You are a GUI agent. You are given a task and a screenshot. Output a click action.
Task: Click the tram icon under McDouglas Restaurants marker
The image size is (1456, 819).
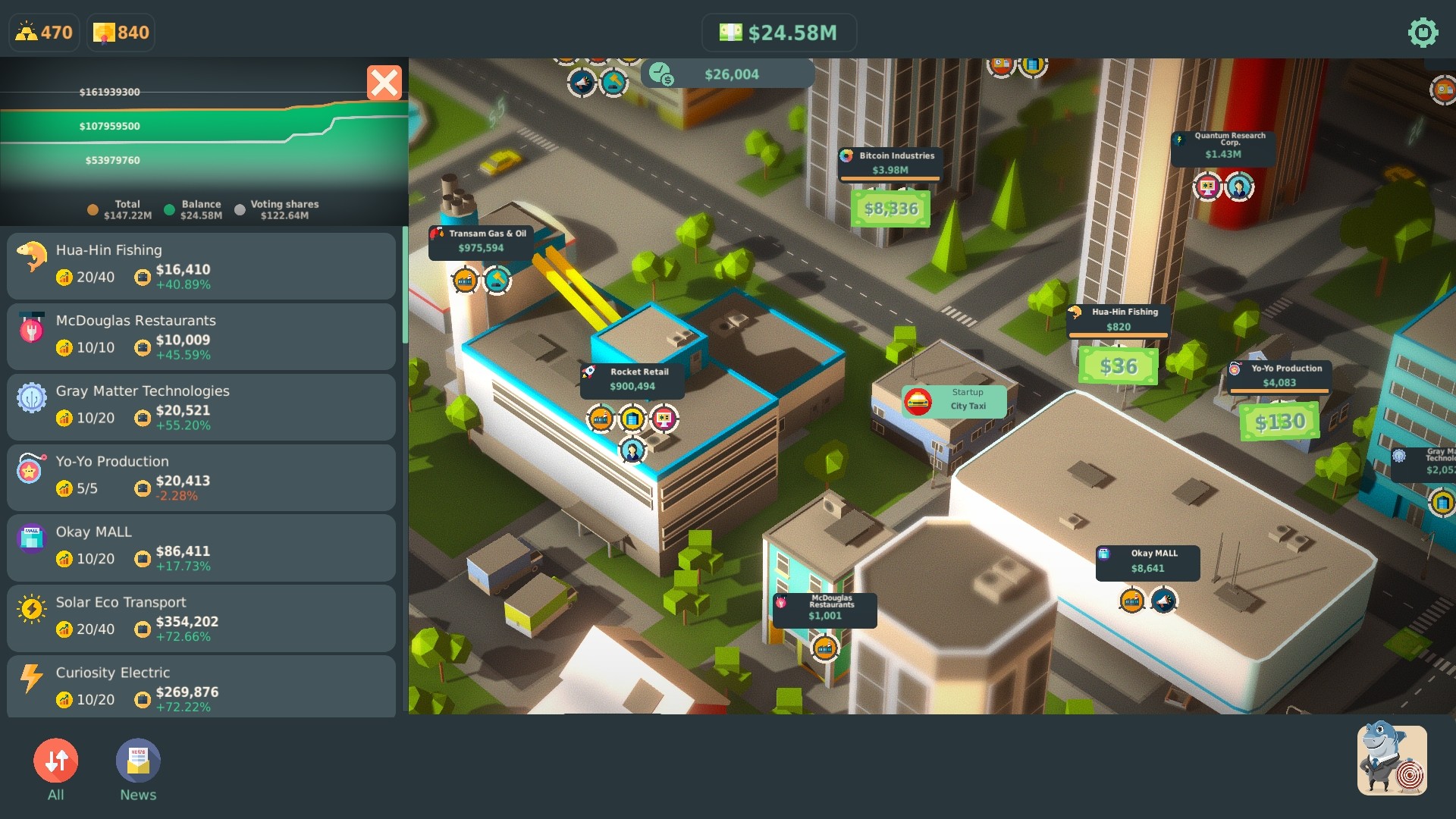(x=824, y=648)
